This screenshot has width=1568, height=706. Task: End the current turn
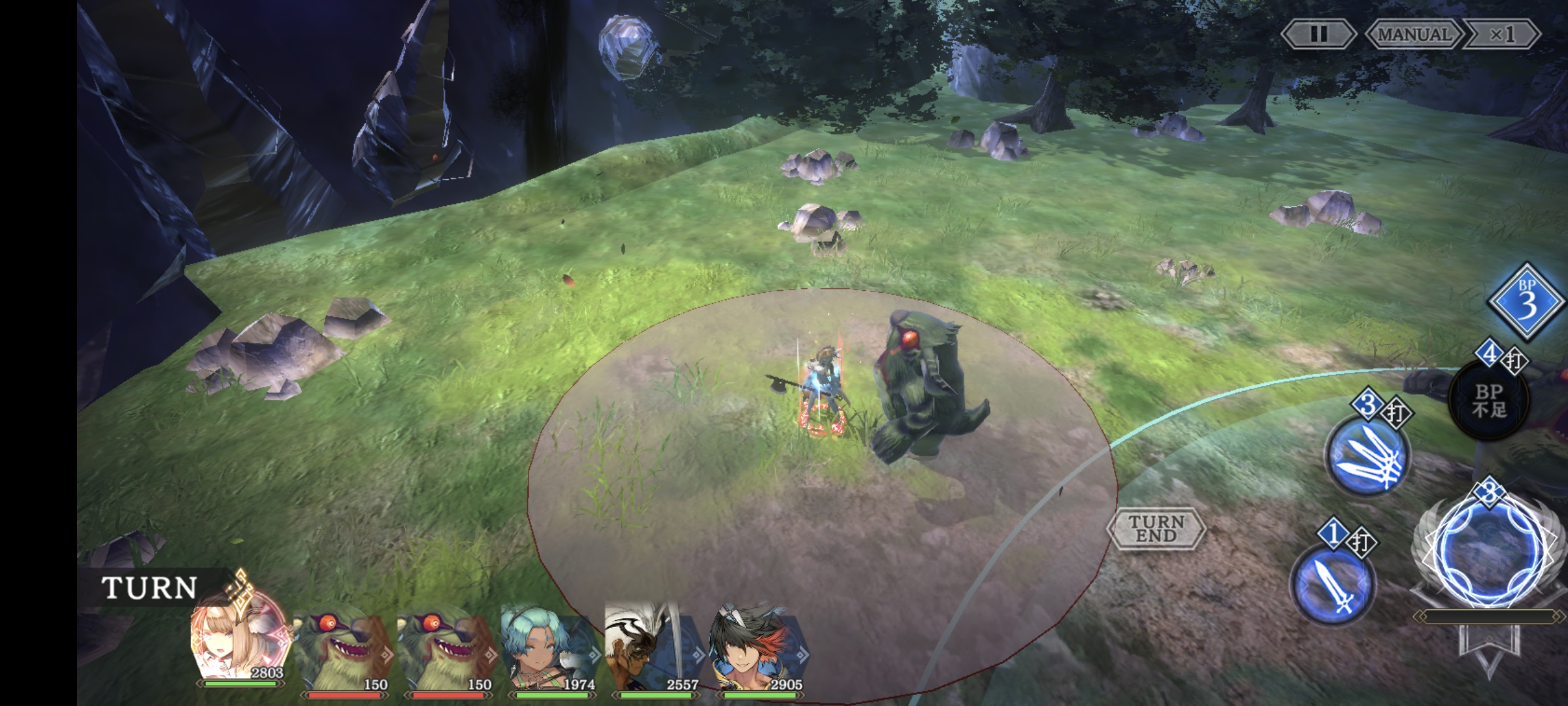pyautogui.click(x=1156, y=528)
